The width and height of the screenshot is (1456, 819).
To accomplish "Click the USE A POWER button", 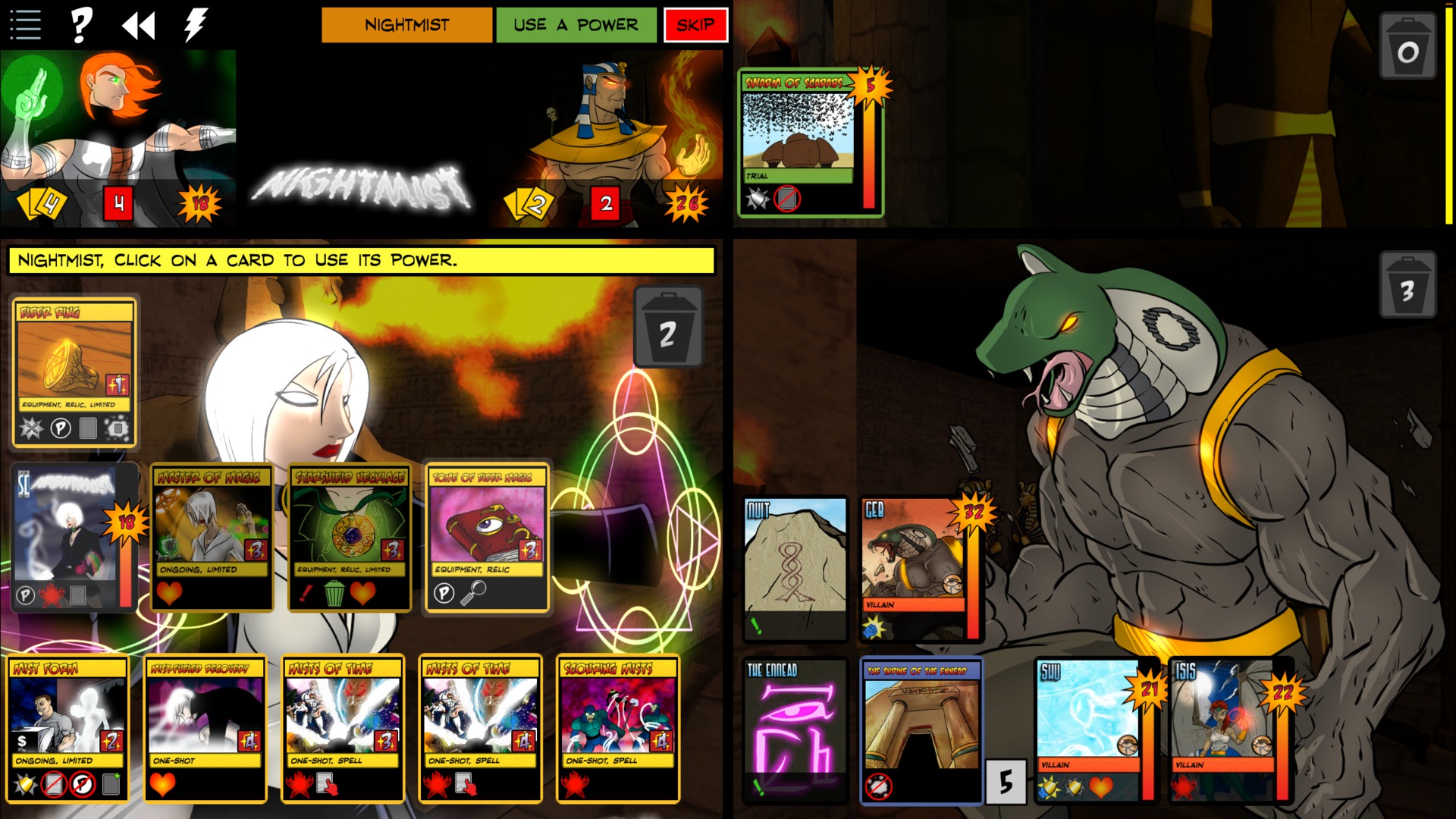I will pos(576,24).
